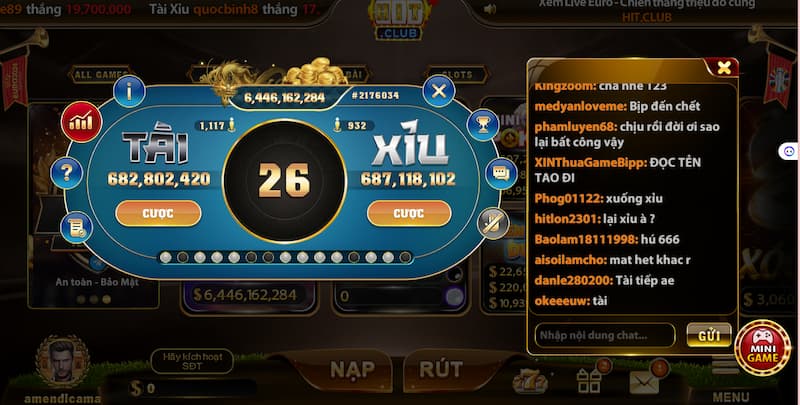Open the Mini Game button
800x405 pixels.
point(763,347)
